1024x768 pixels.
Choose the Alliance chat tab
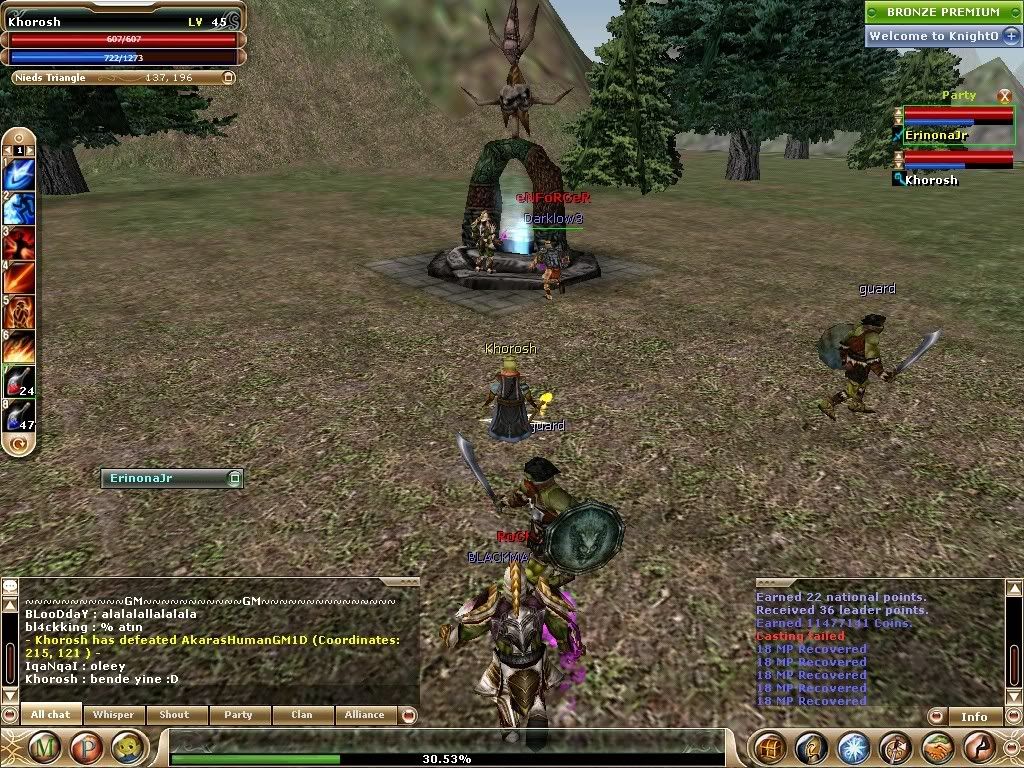click(x=364, y=715)
